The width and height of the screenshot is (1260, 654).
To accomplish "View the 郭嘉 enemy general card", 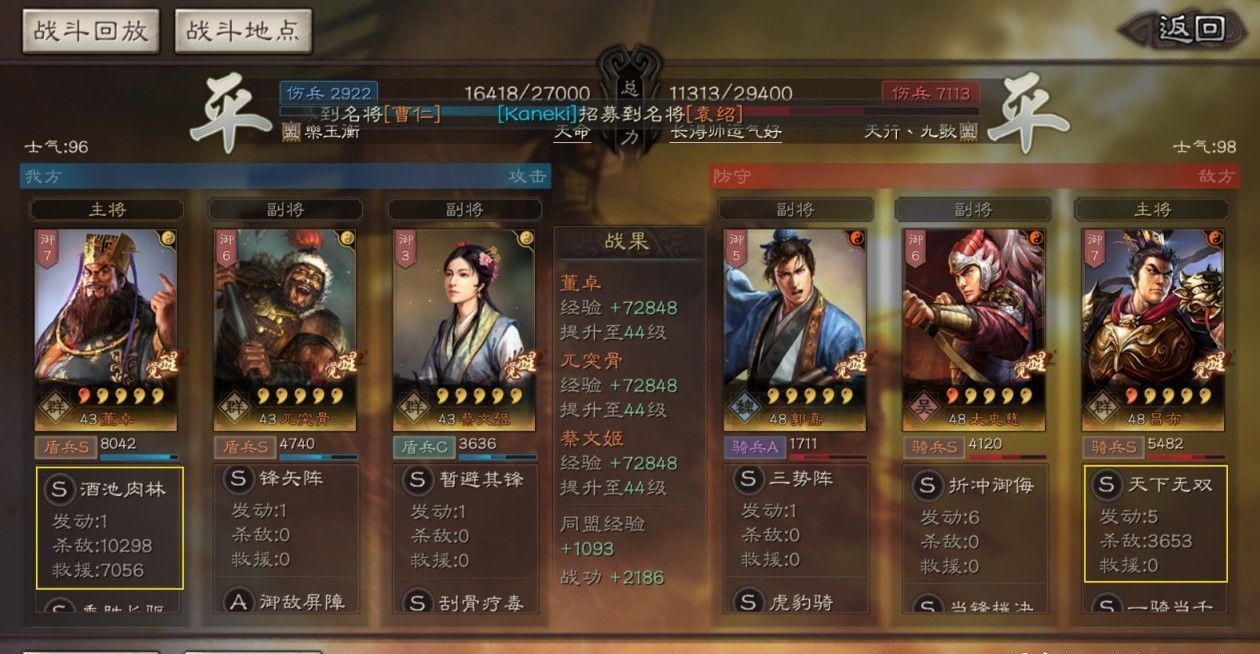I will [x=794, y=327].
